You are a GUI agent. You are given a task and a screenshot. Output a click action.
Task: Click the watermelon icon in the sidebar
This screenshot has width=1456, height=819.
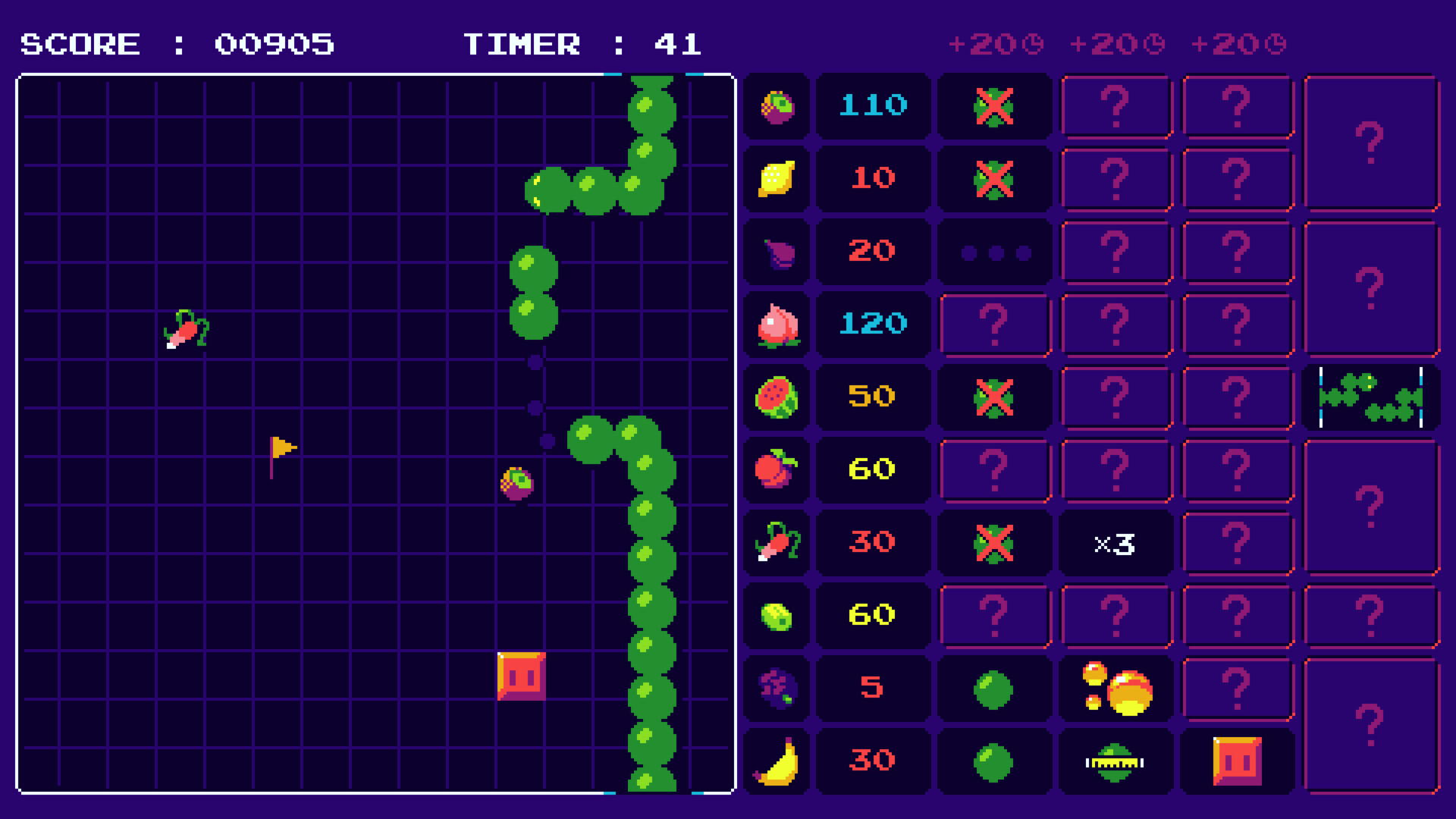point(775,397)
